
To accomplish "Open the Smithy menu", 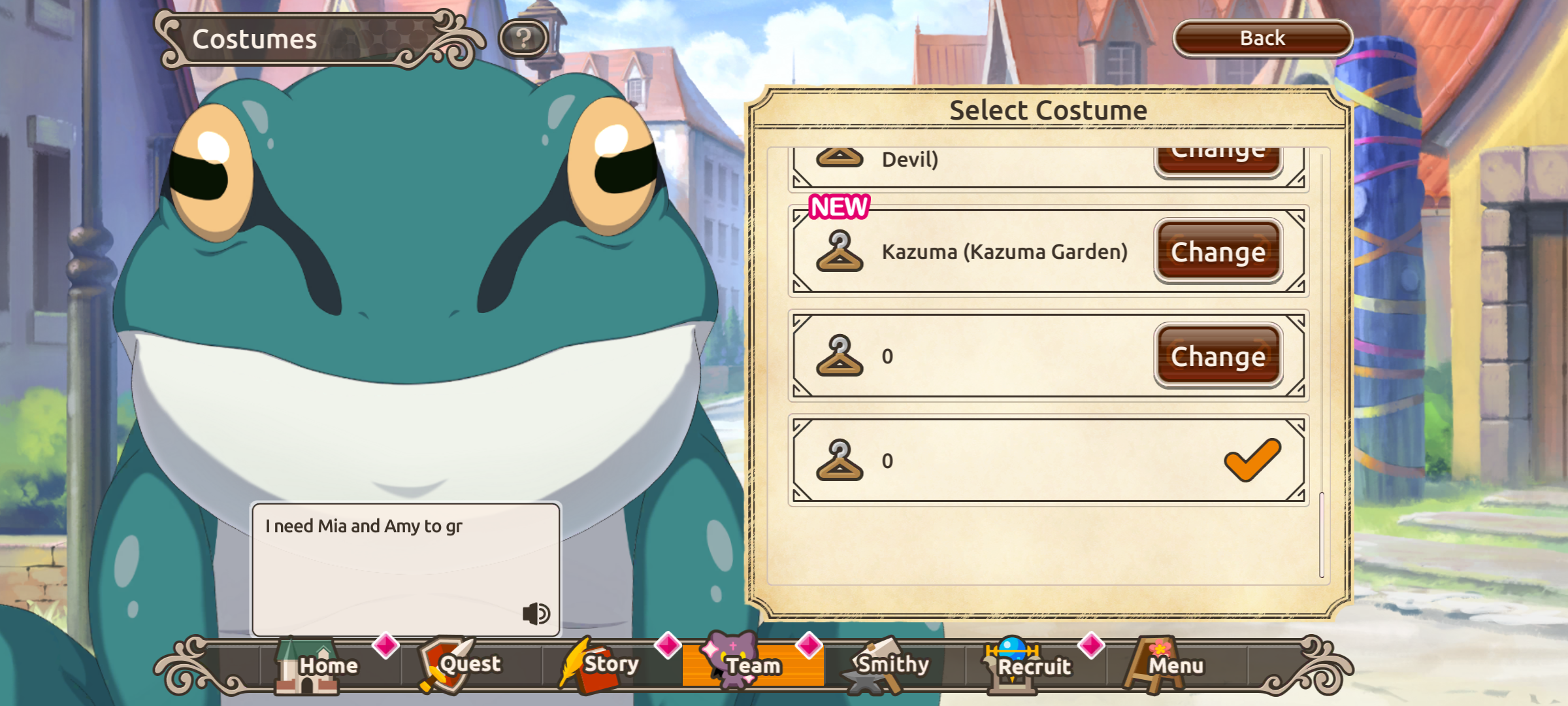I will coord(891,665).
